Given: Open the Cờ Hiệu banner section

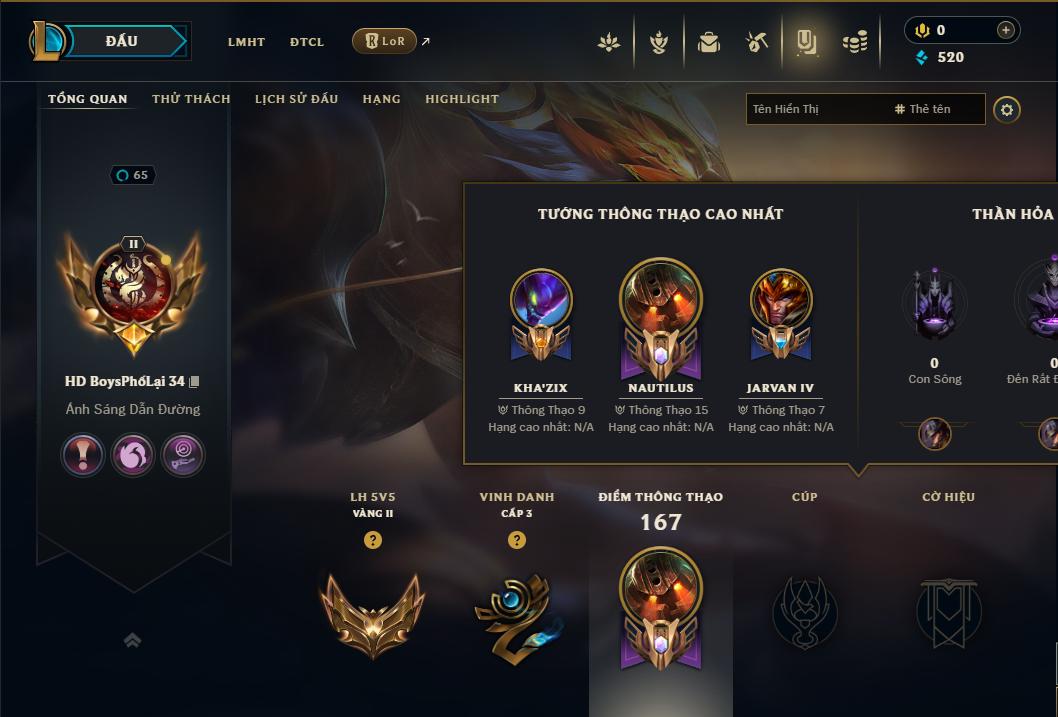Looking at the screenshot, I should [x=948, y=610].
